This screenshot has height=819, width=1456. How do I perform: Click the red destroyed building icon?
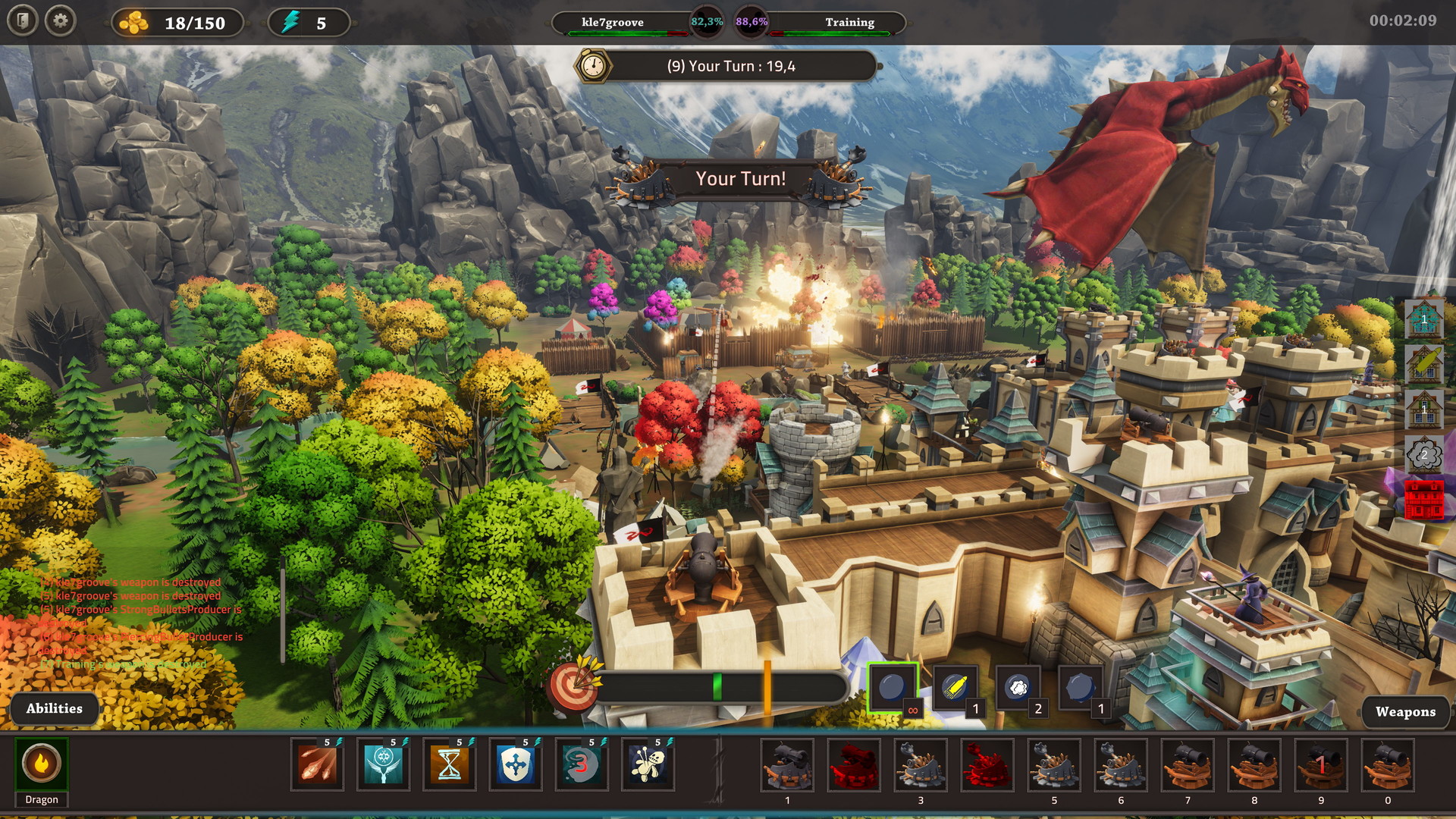[x=1424, y=500]
